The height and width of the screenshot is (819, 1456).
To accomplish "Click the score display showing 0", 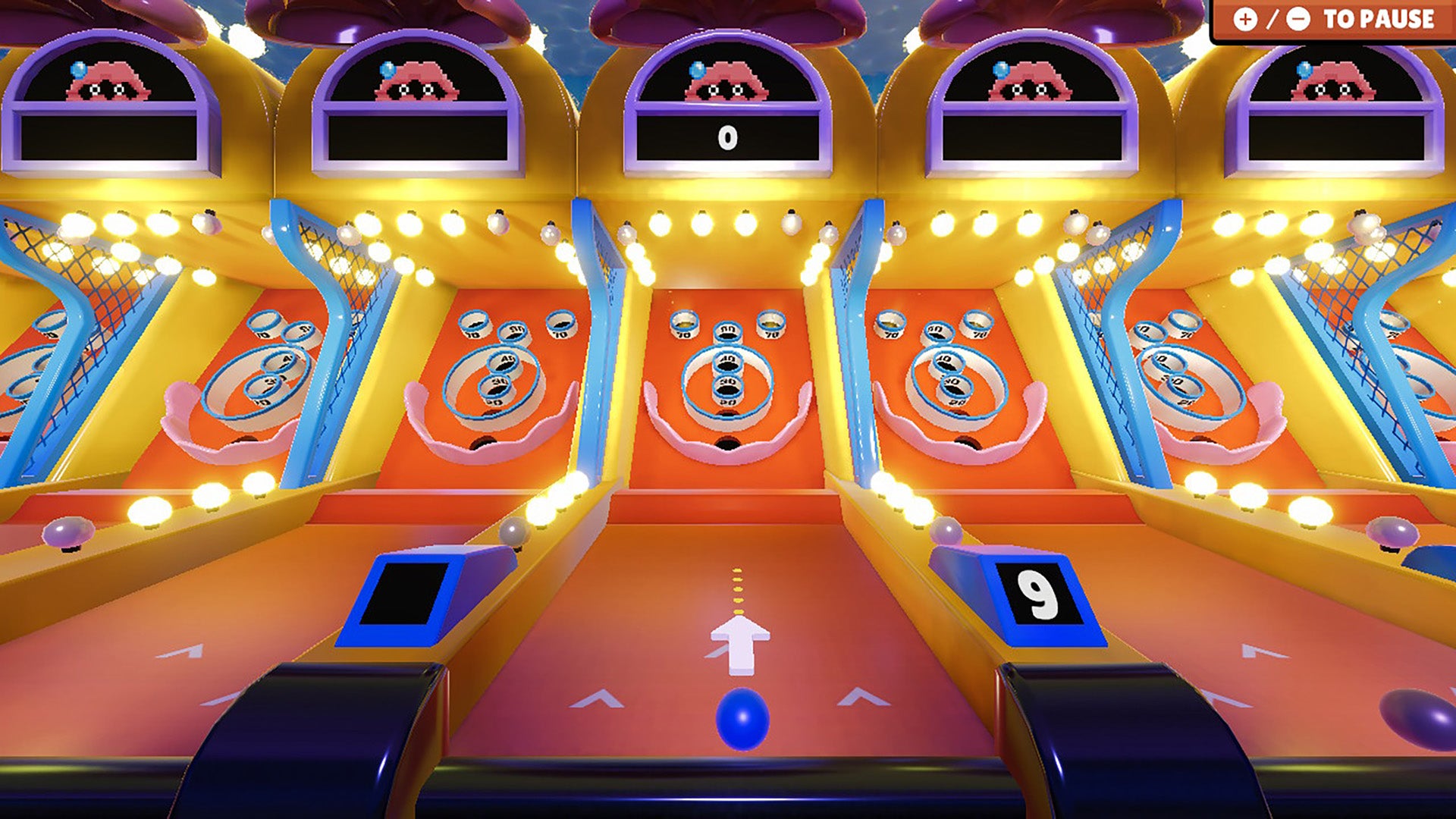I will tap(726, 137).
